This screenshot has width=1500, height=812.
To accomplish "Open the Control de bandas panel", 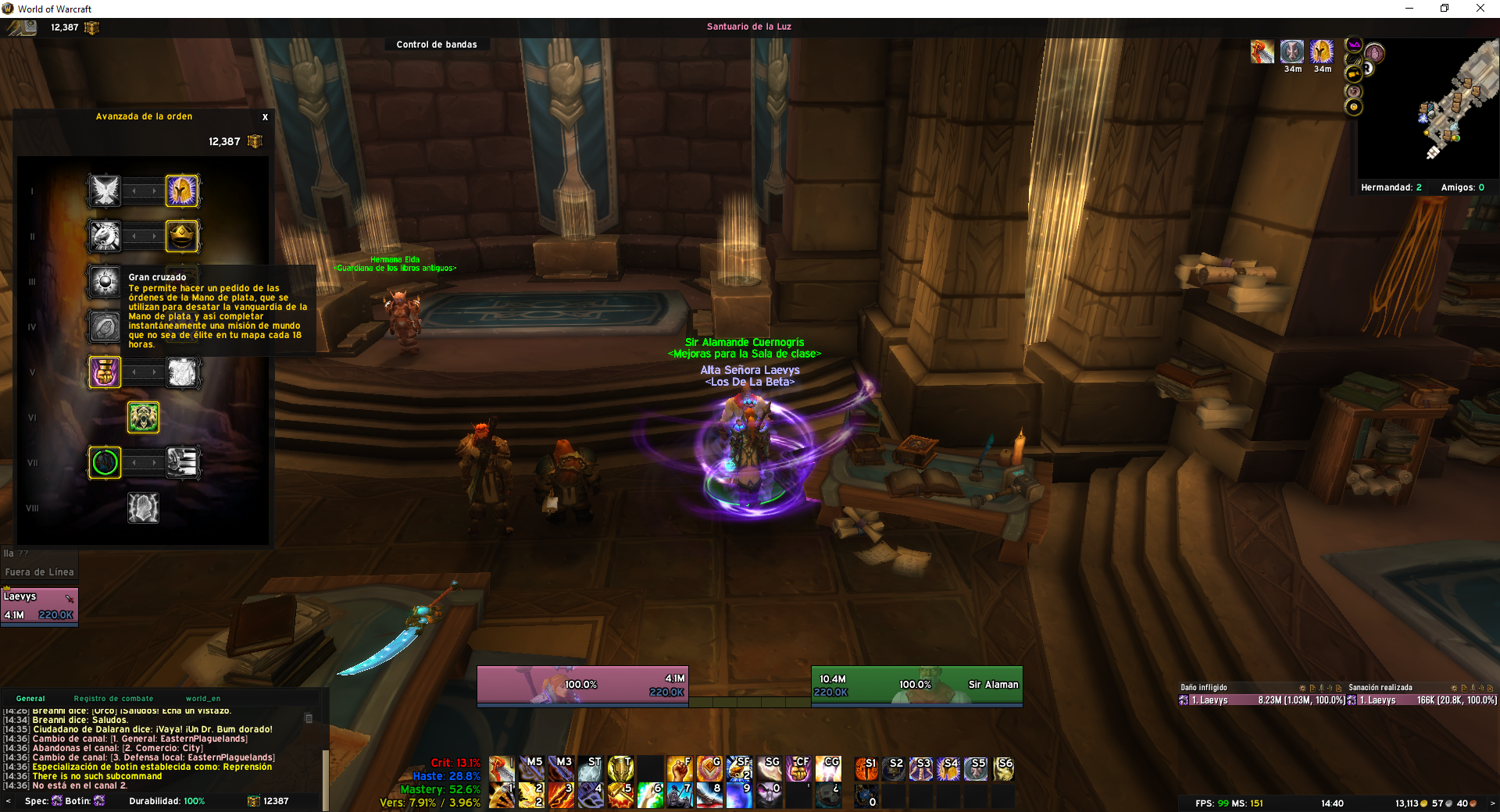I will [436, 45].
